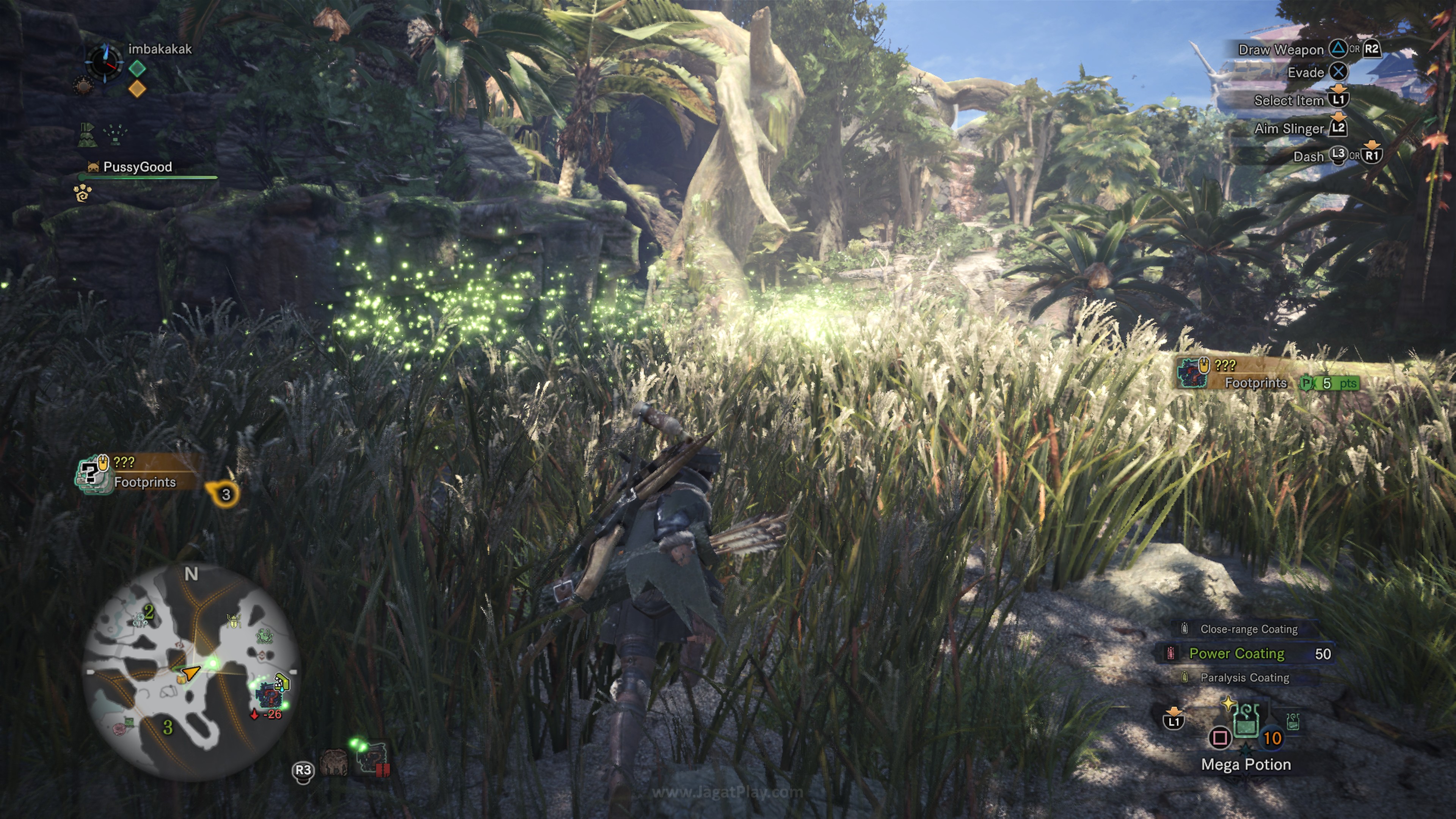
Task: Use the large Mega Potion item slot
Action: click(x=1246, y=723)
